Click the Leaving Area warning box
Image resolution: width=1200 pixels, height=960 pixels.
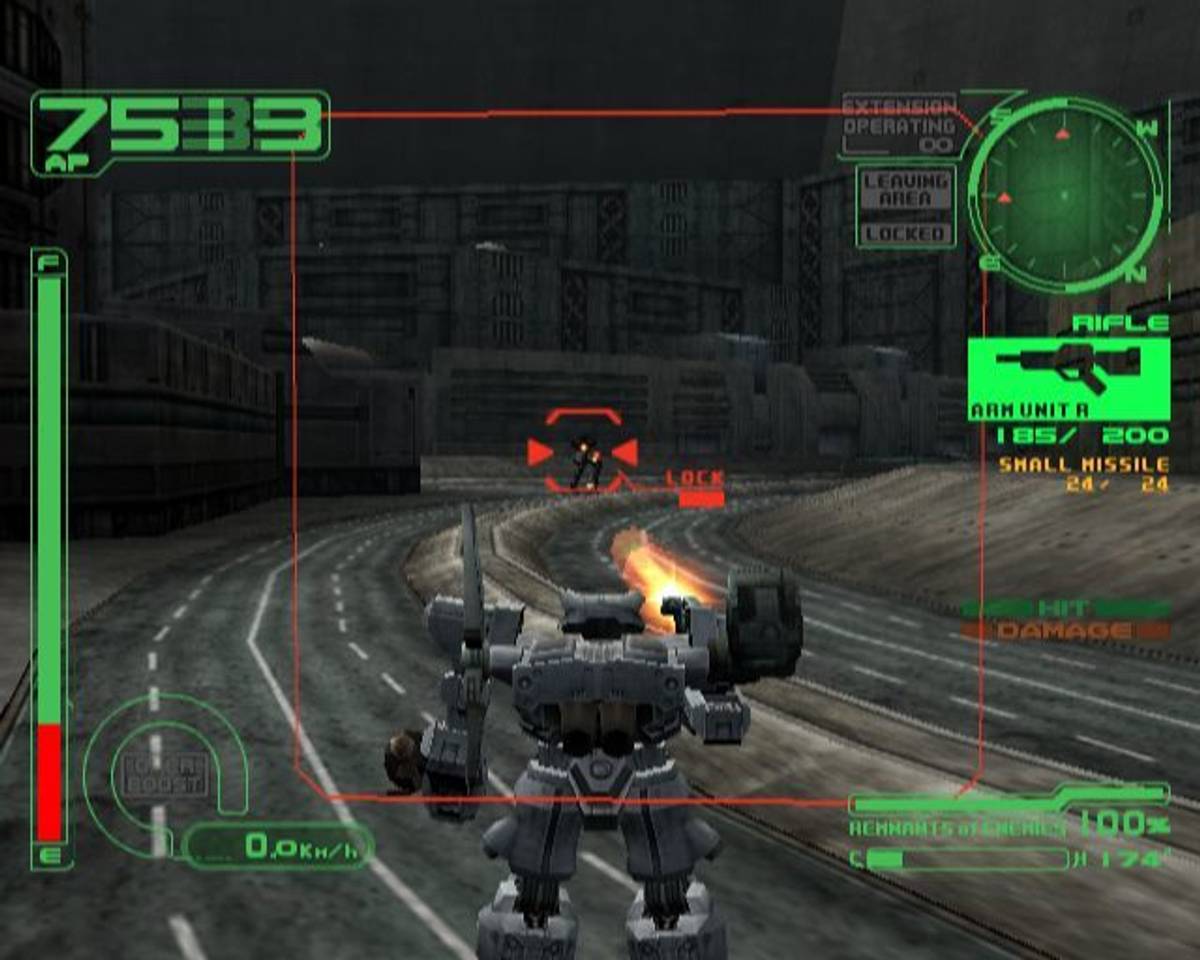pyautogui.click(x=906, y=190)
